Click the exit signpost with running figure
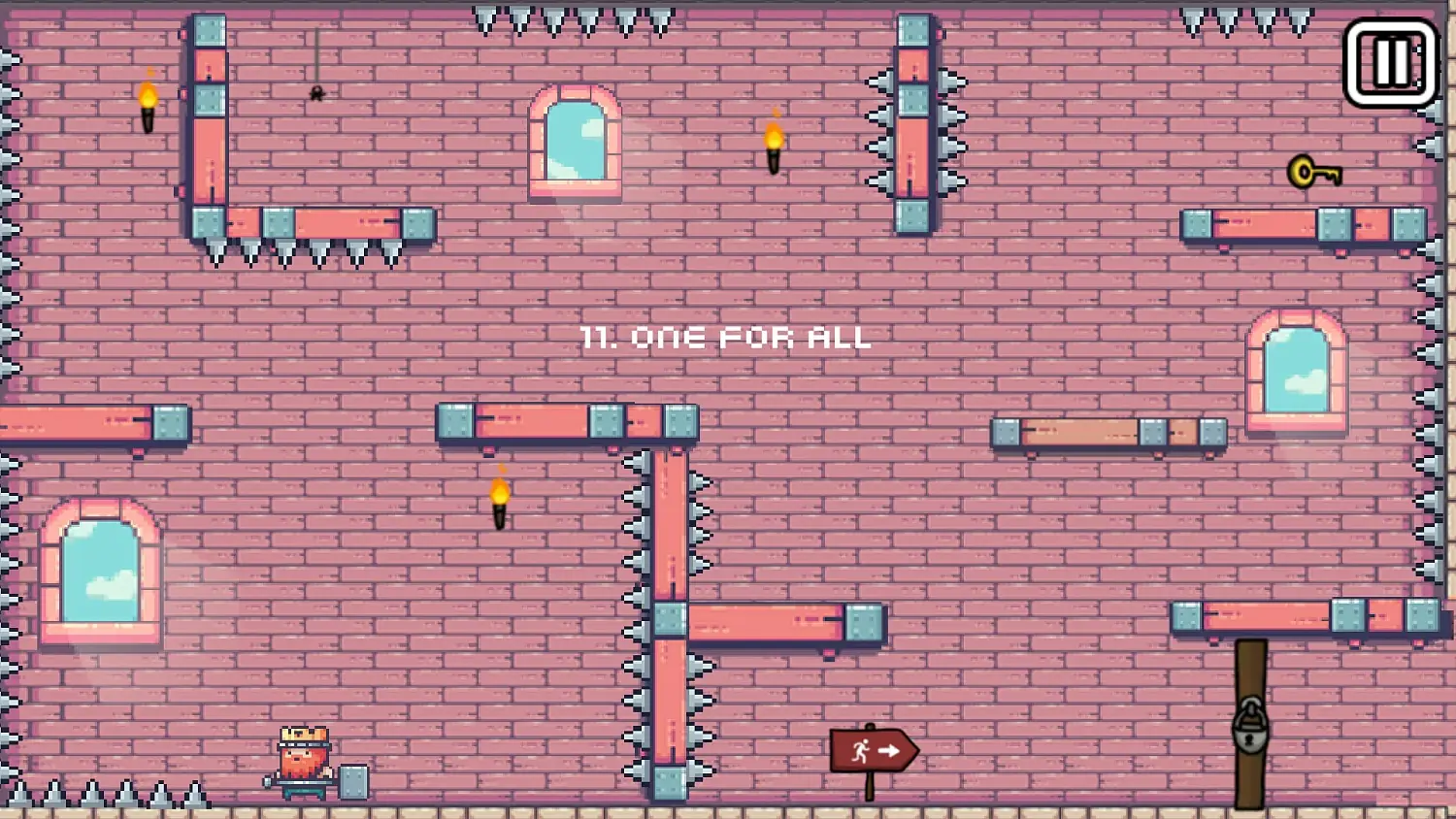Screen dimensions: 1456x819 [x=872, y=750]
